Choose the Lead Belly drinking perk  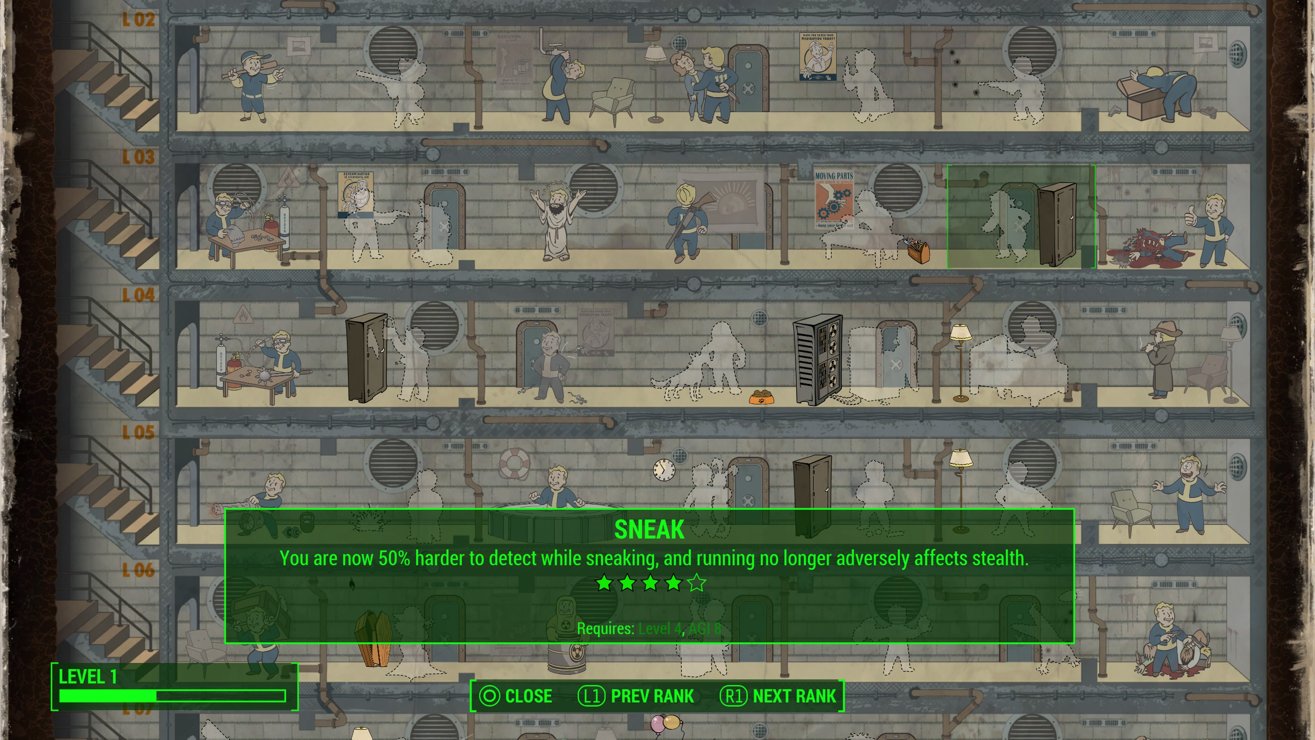[557, 82]
